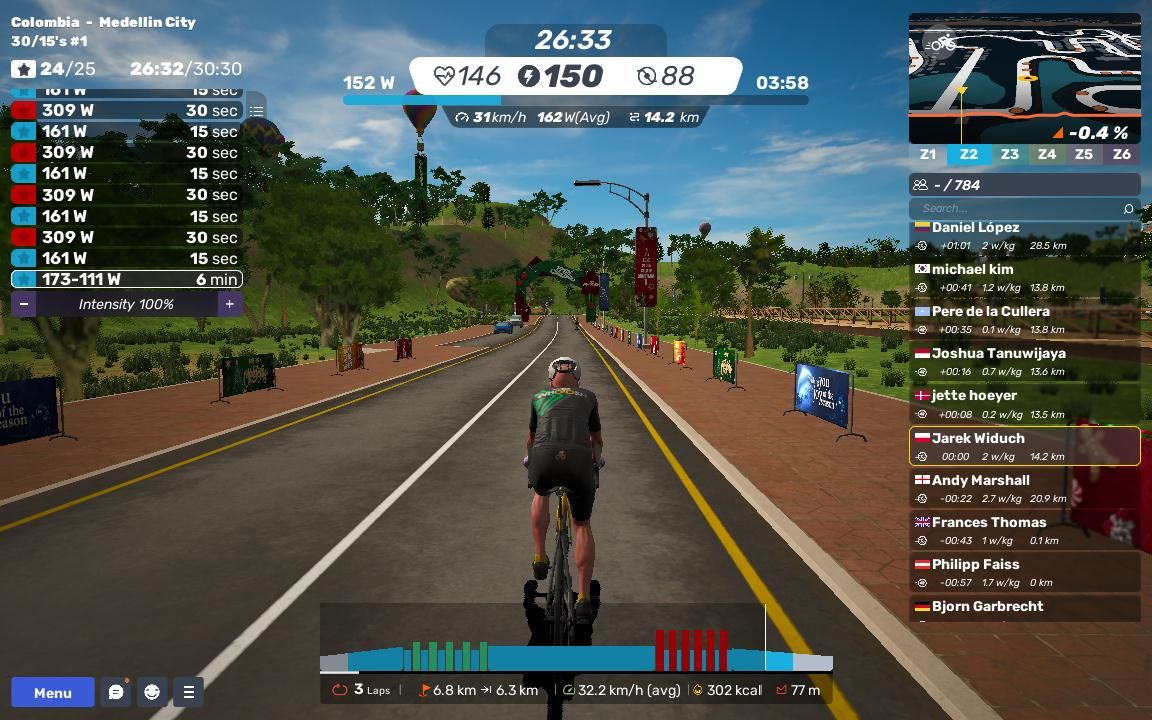The image size is (1152, 720).
Task: Open the hamburger list button
Action: [x=188, y=692]
